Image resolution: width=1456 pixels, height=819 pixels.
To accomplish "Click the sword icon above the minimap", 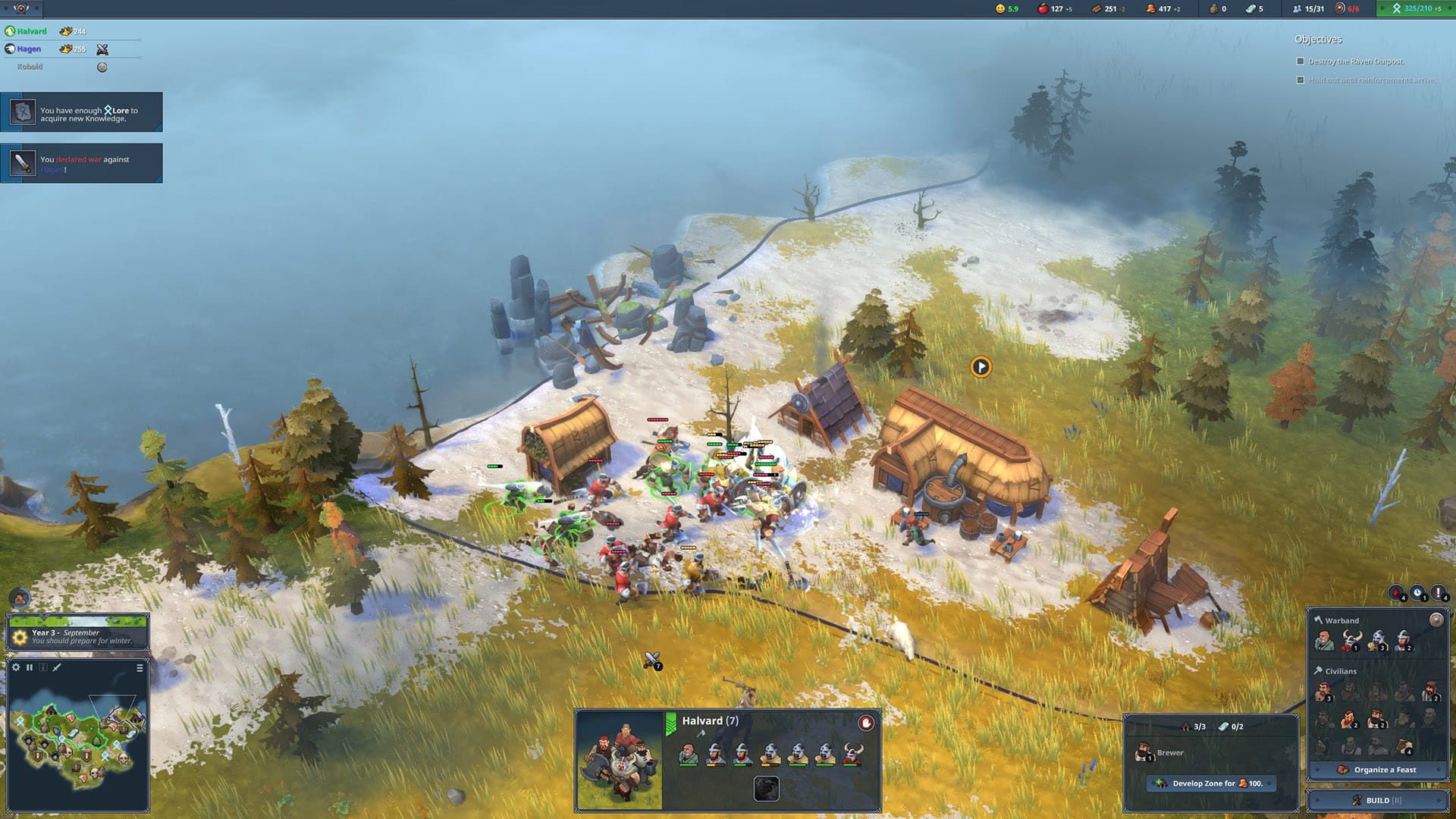I will (57, 667).
